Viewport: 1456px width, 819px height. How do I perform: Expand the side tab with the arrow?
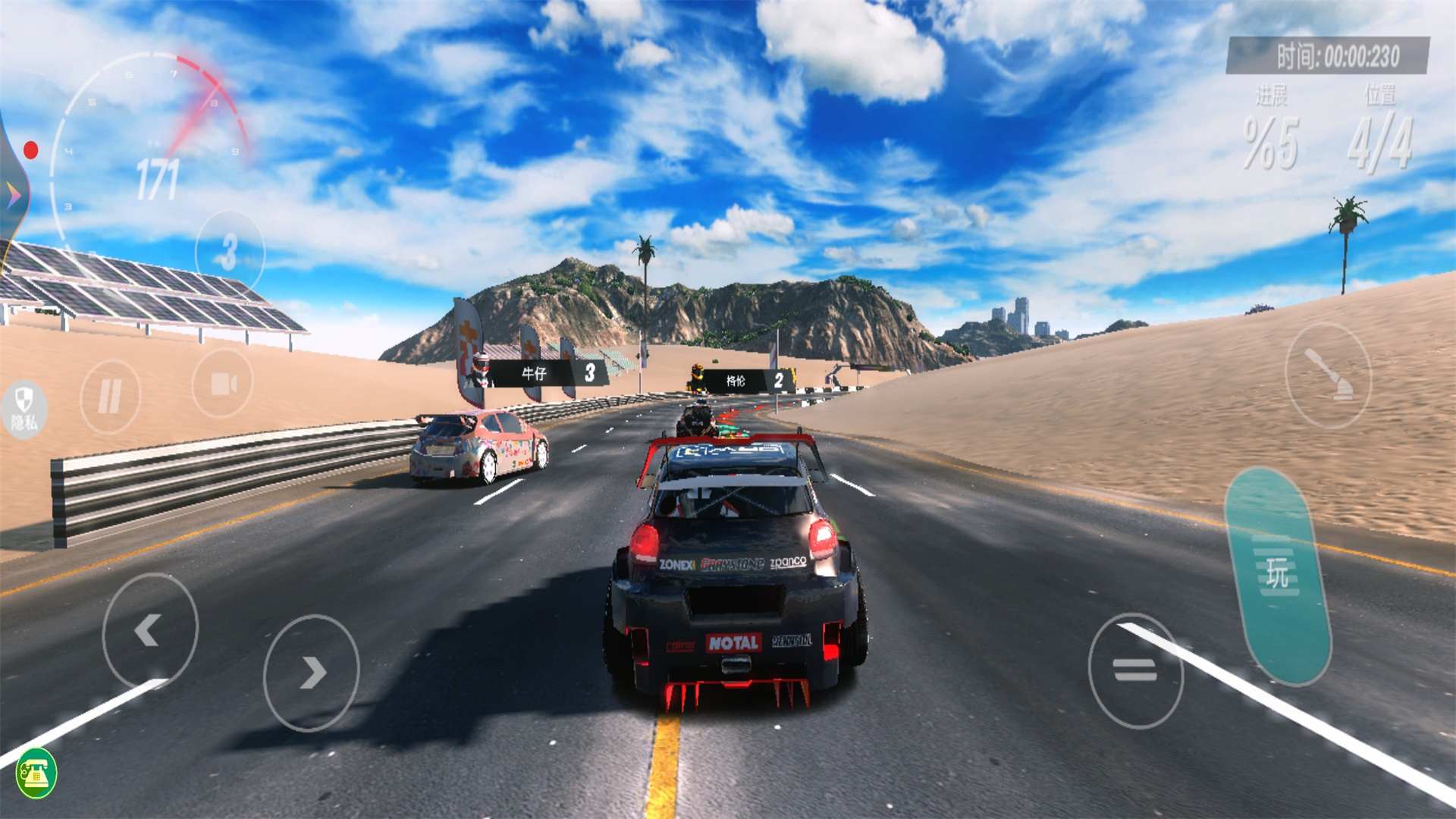point(14,196)
